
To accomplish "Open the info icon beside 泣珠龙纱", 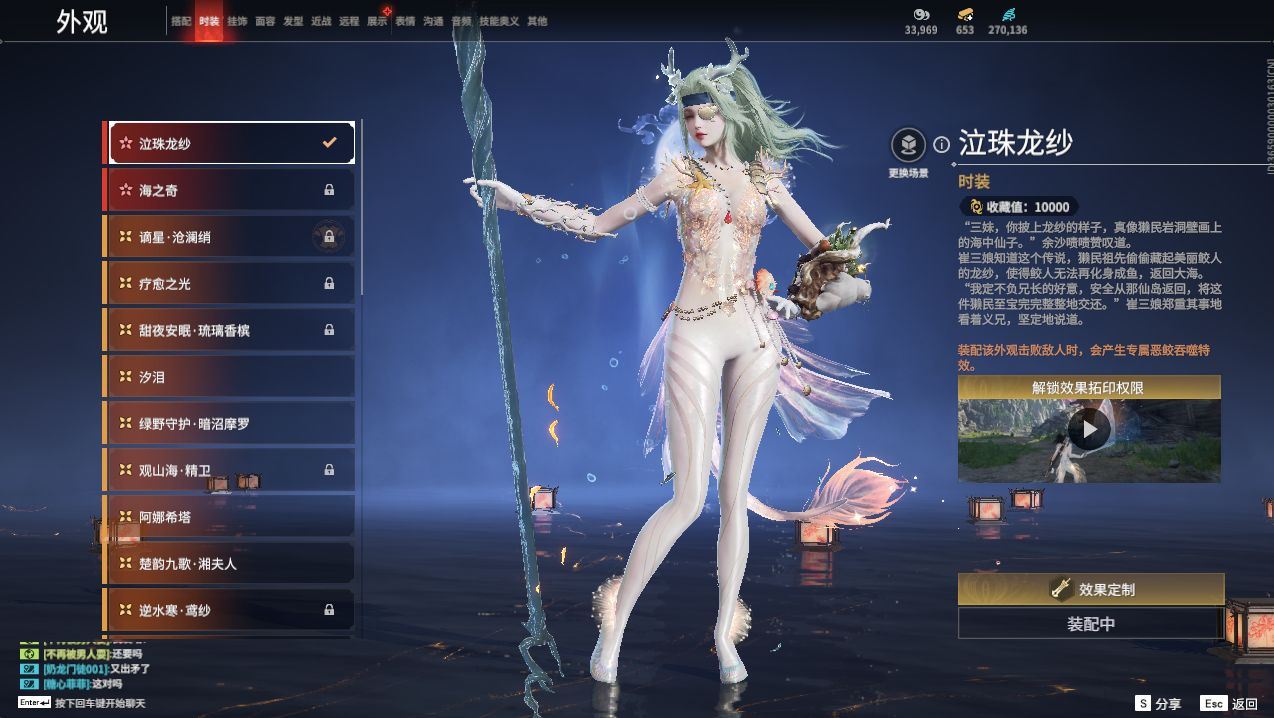I will pyautogui.click(x=941, y=145).
